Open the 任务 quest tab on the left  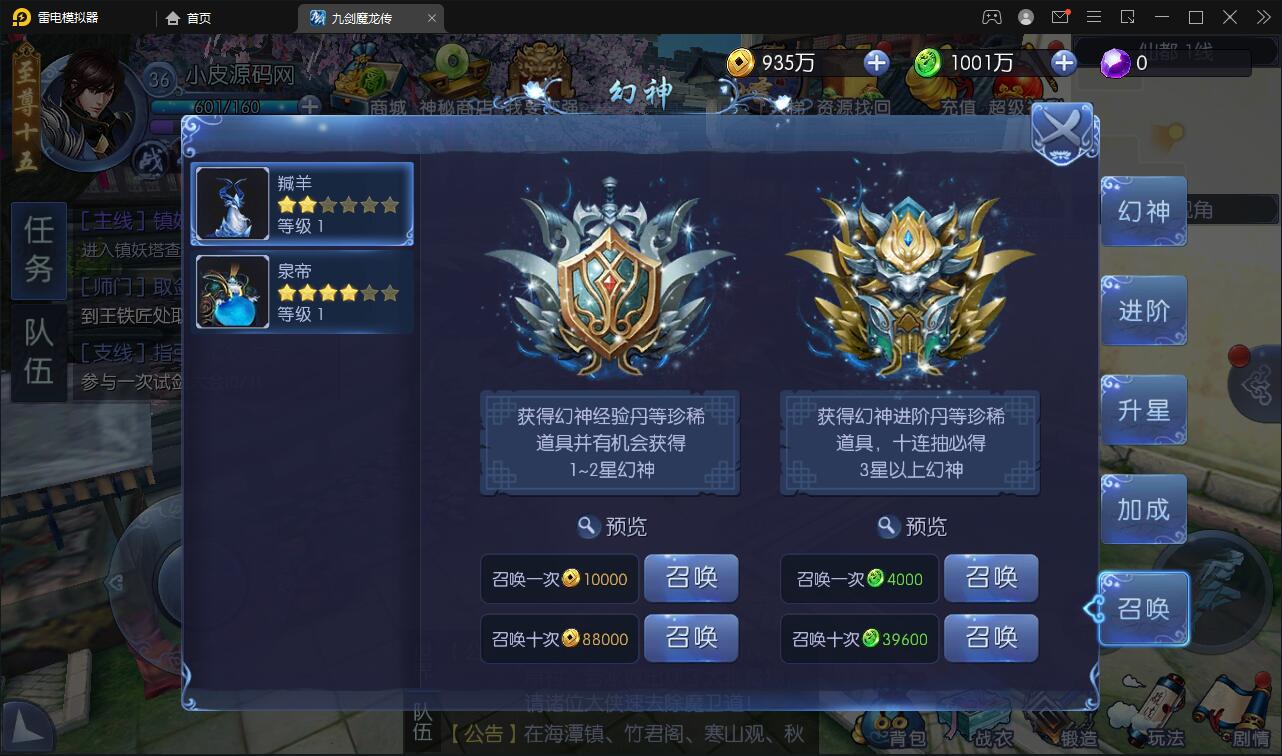(38, 251)
